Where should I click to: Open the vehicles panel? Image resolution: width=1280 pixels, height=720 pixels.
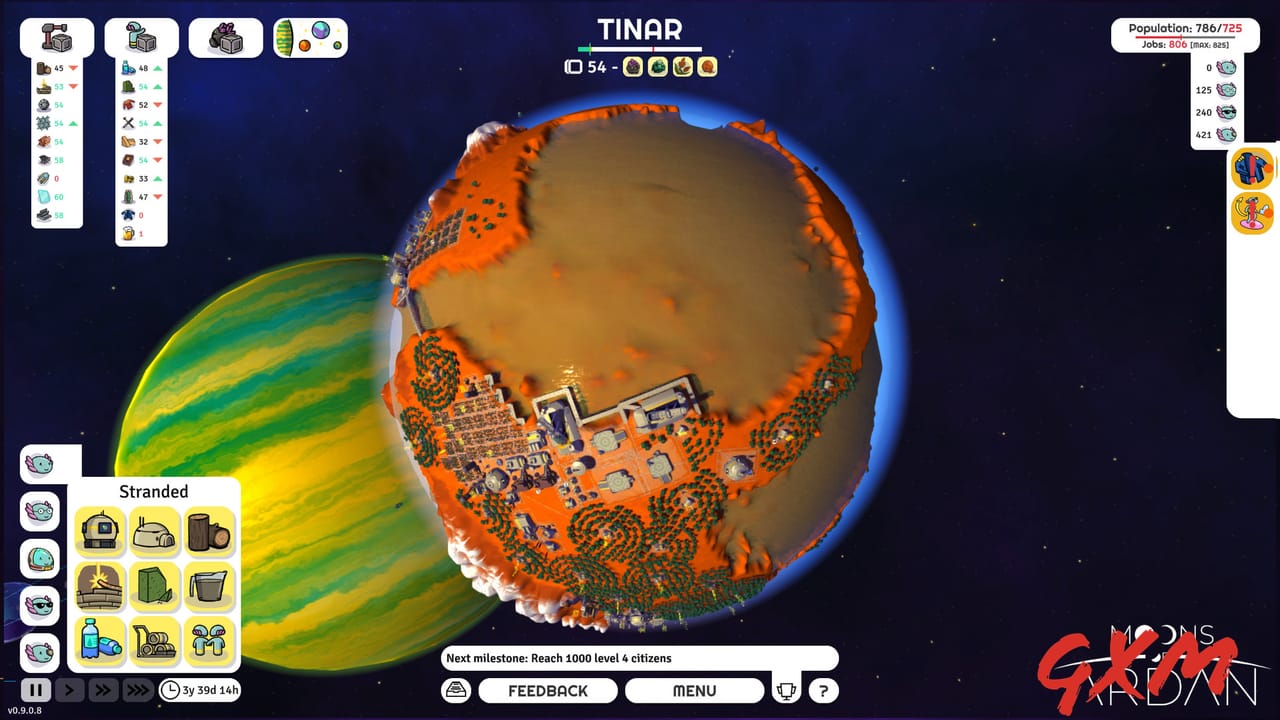(226, 36)
